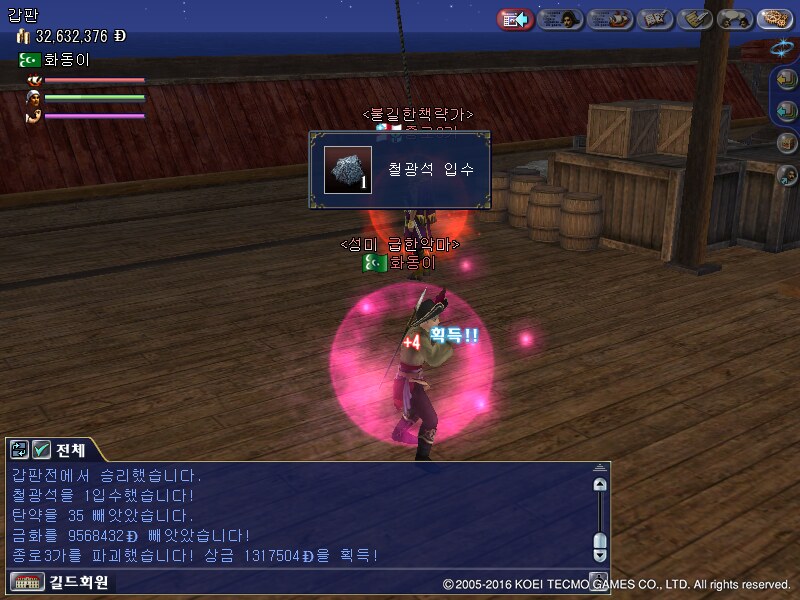Open the crate item side button

(788, 142)
